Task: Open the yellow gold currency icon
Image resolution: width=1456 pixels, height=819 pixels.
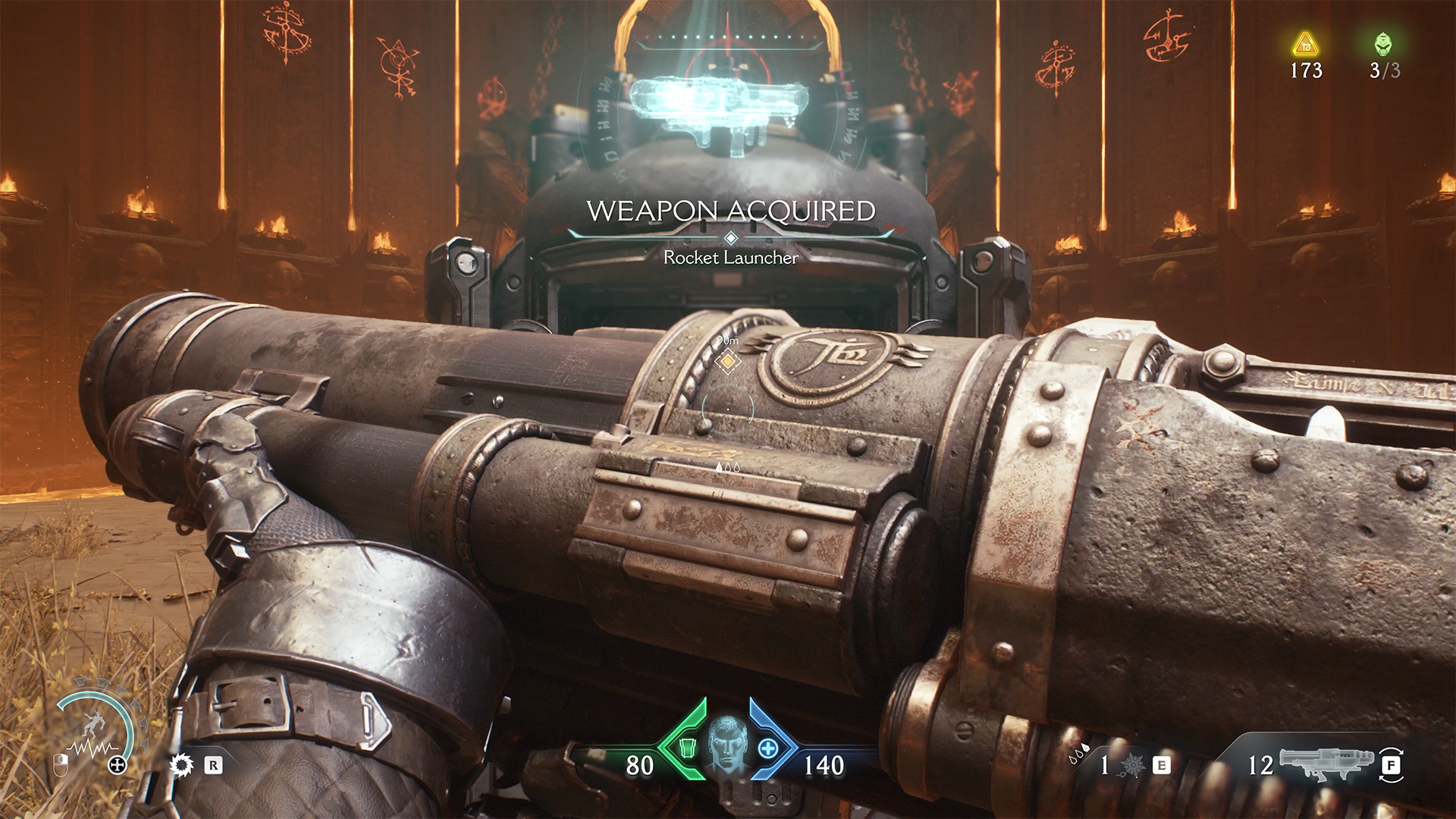Action: [1305, 45]
